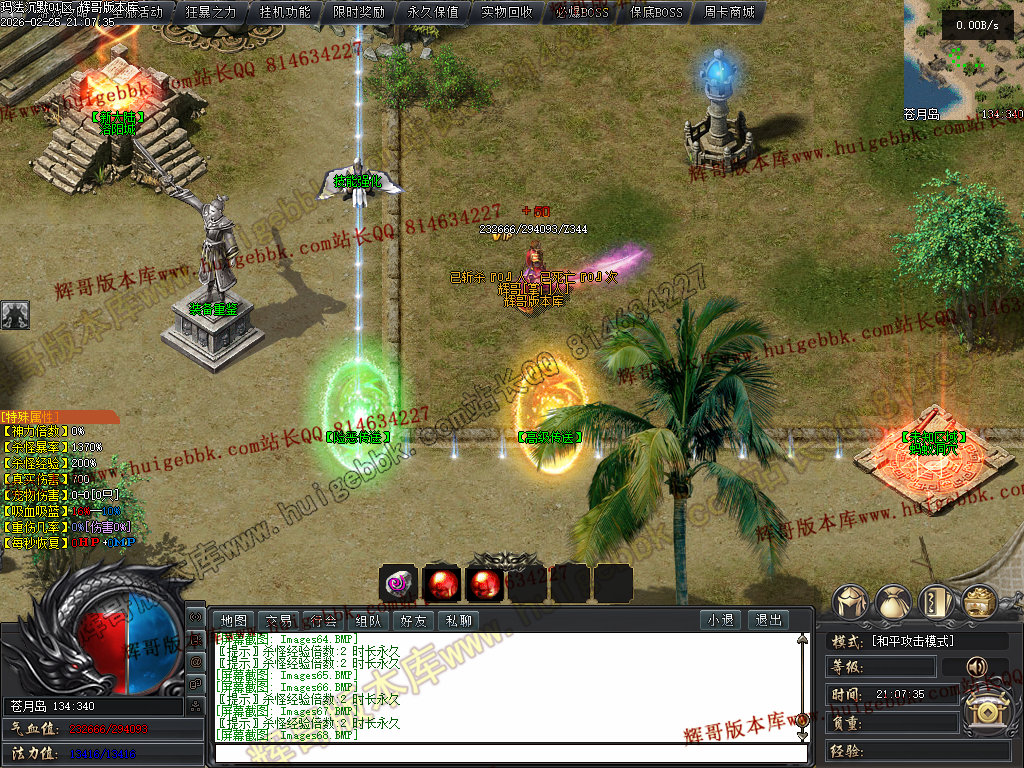Open the 行会 guild panel
This screenshot has height=768, width=1024.
[324, 620]
